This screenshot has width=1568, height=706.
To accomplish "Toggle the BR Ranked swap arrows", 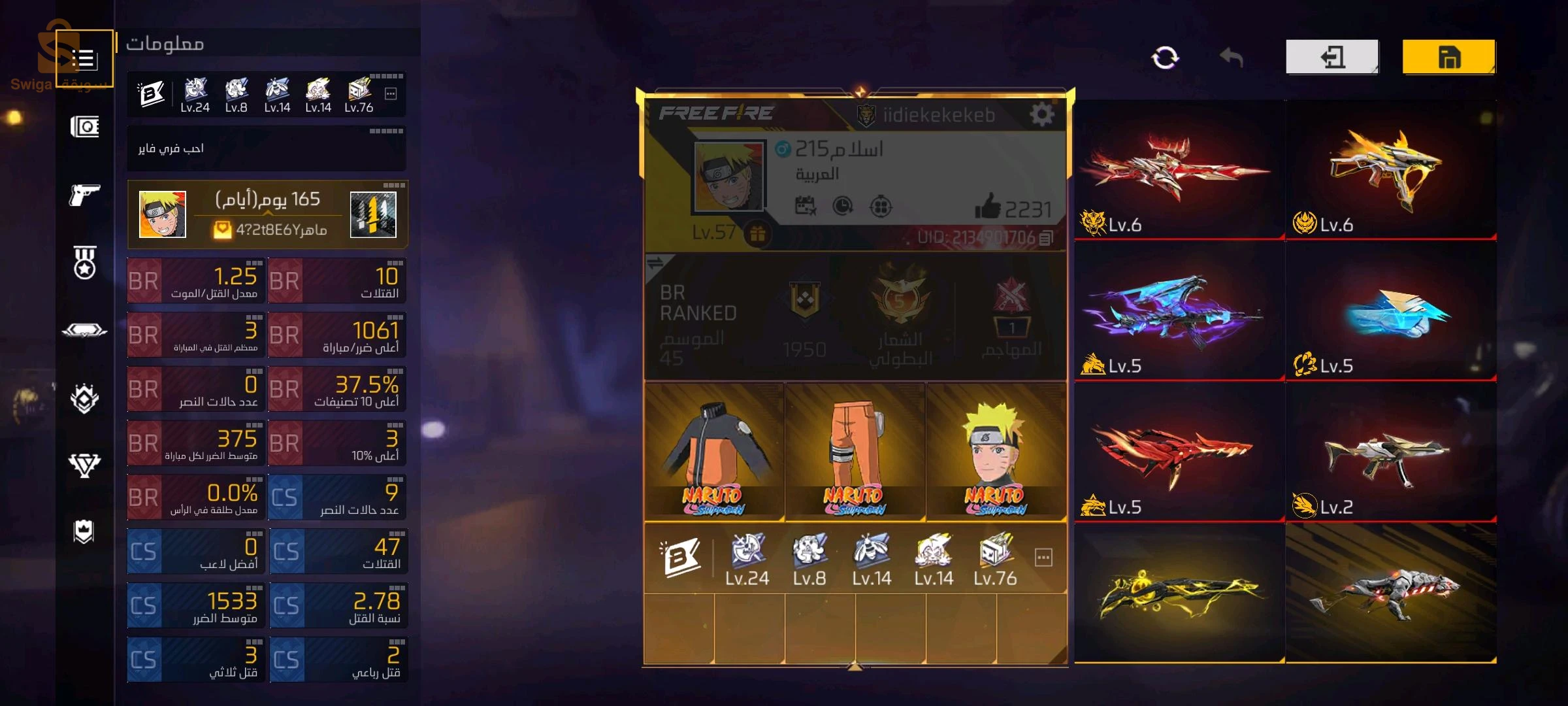I will coord(655,263).
